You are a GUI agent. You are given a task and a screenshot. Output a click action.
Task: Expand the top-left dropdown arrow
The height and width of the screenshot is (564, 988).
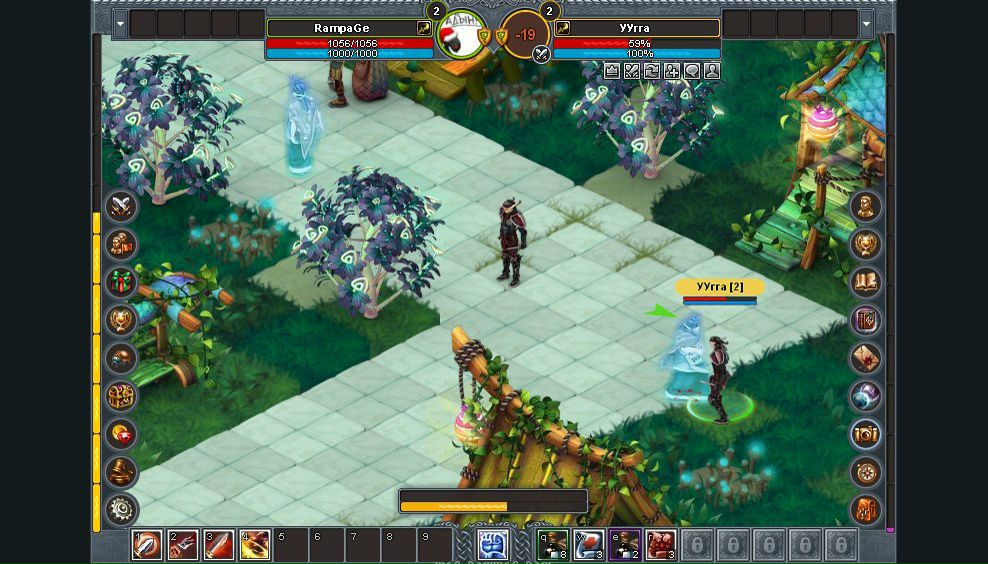coord(120,24)
